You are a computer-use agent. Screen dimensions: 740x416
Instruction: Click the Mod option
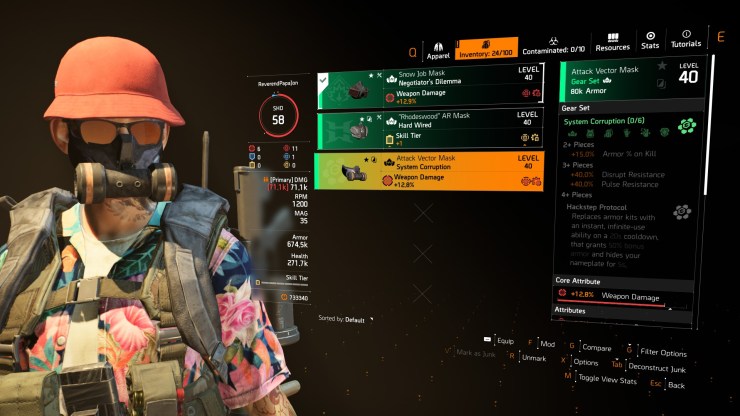pyautogui.click(x=545, y=342)
